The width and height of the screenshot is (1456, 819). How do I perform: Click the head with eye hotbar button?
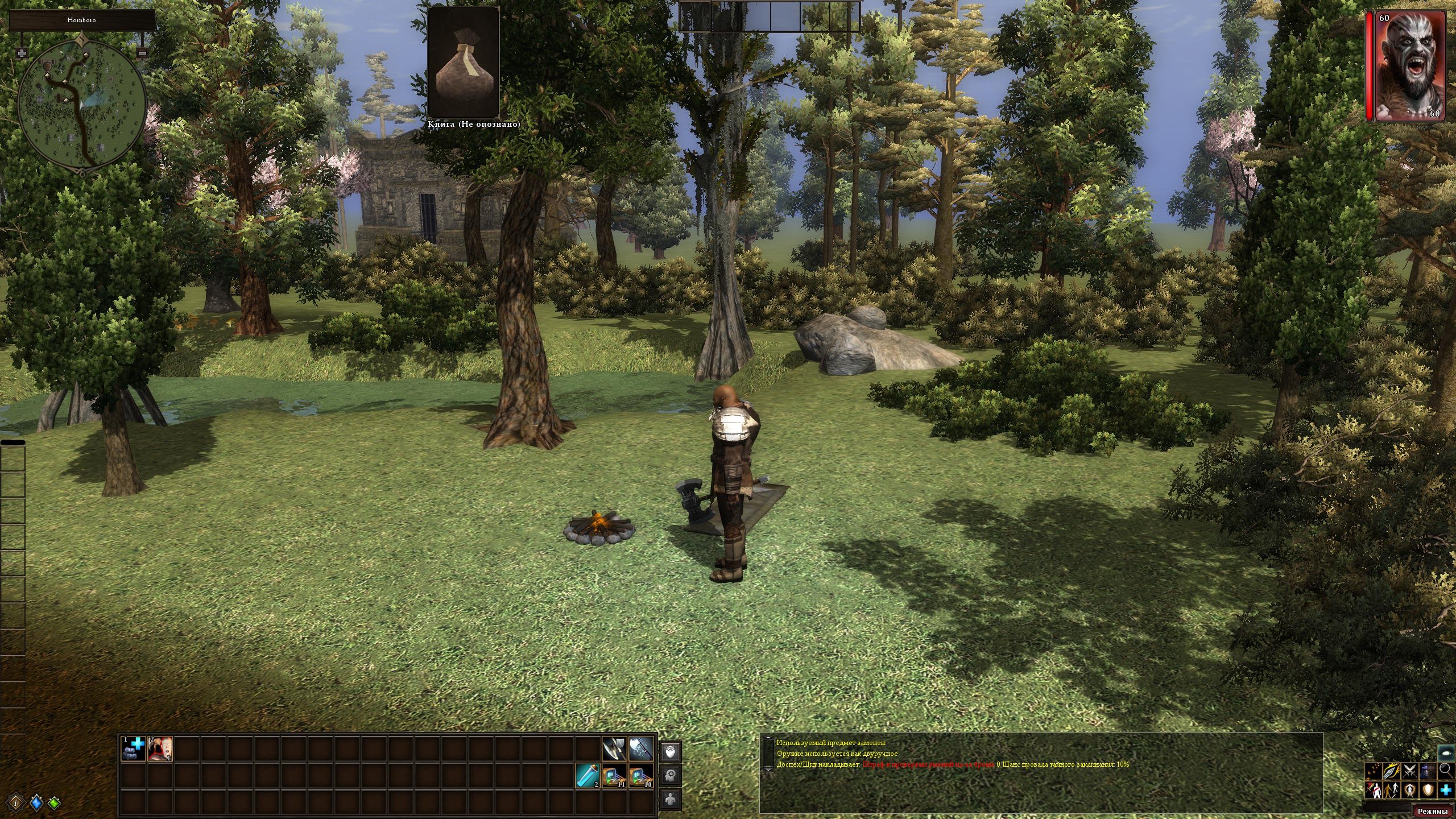click(x=671, y=752)
